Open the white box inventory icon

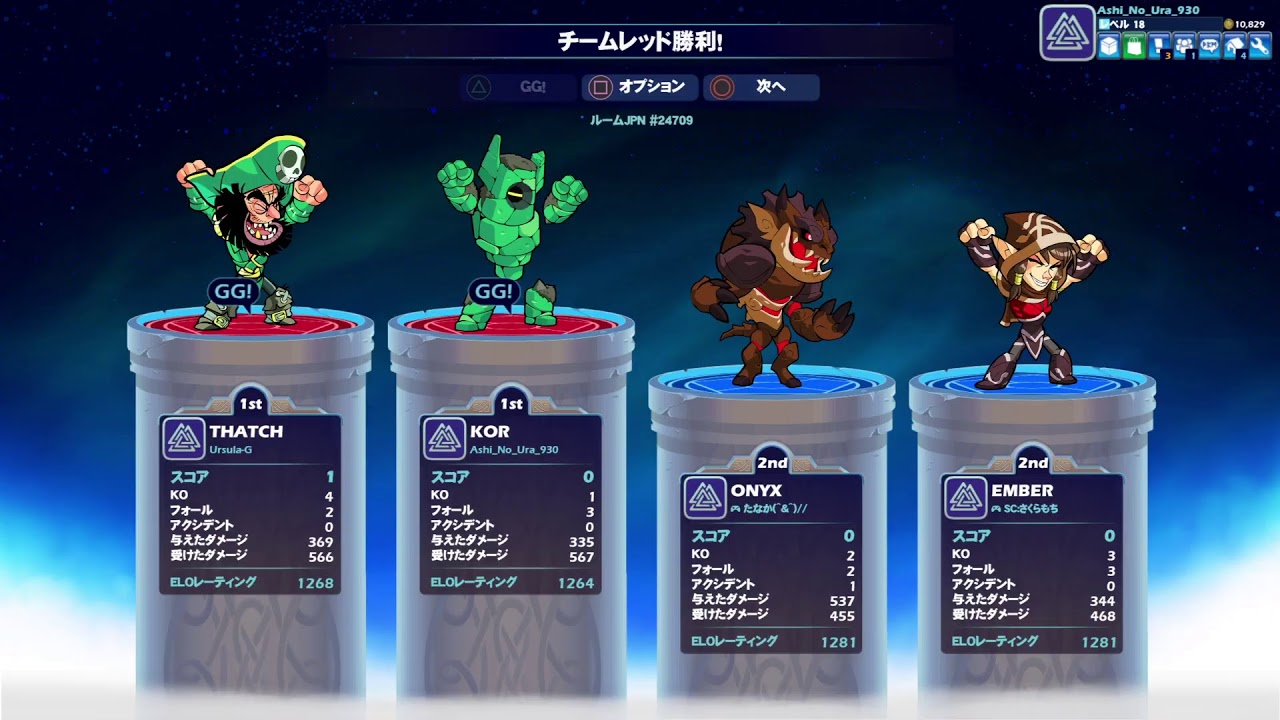(x=1109, y=46)
